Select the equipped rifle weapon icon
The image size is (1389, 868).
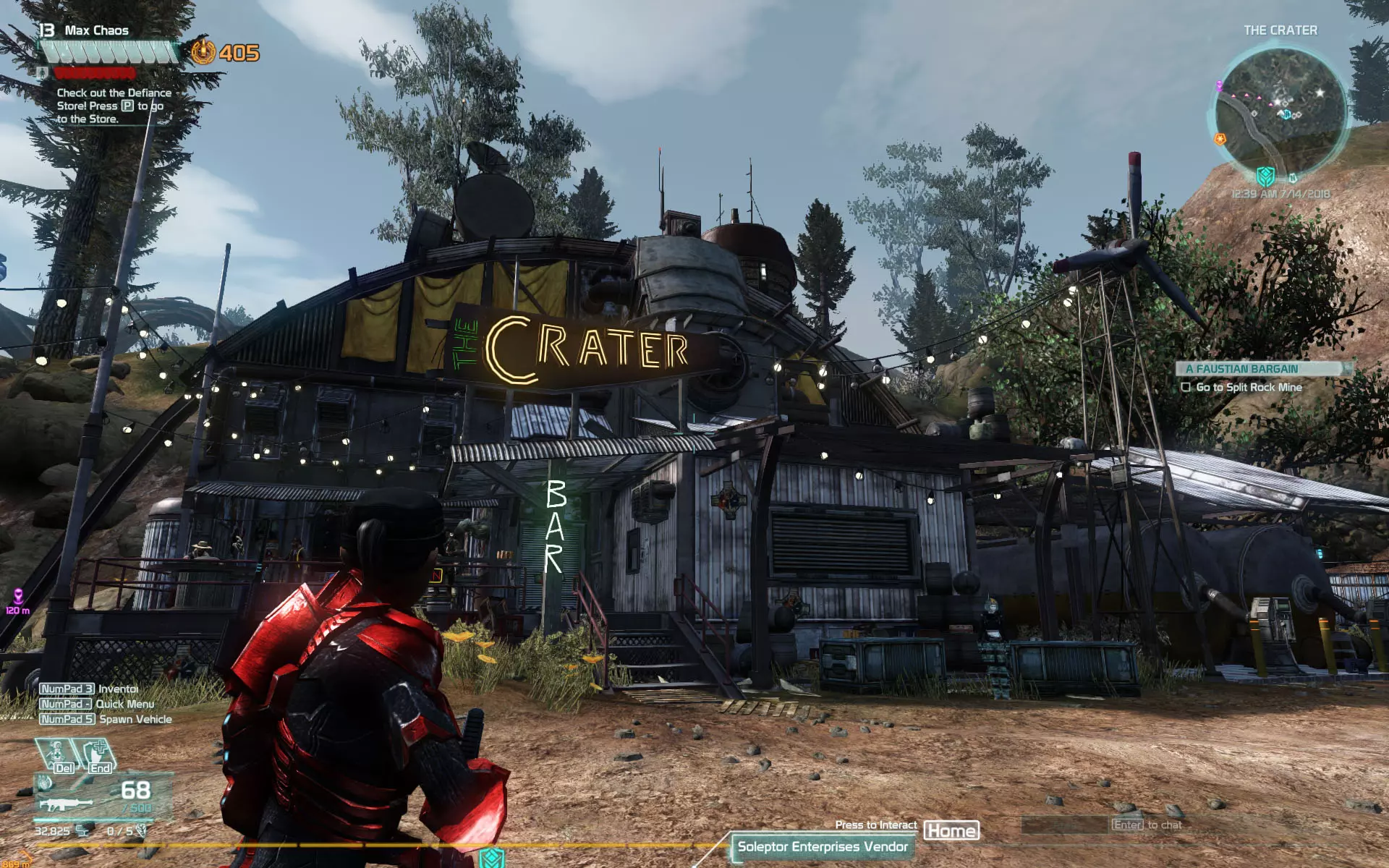tap(65, 804)
